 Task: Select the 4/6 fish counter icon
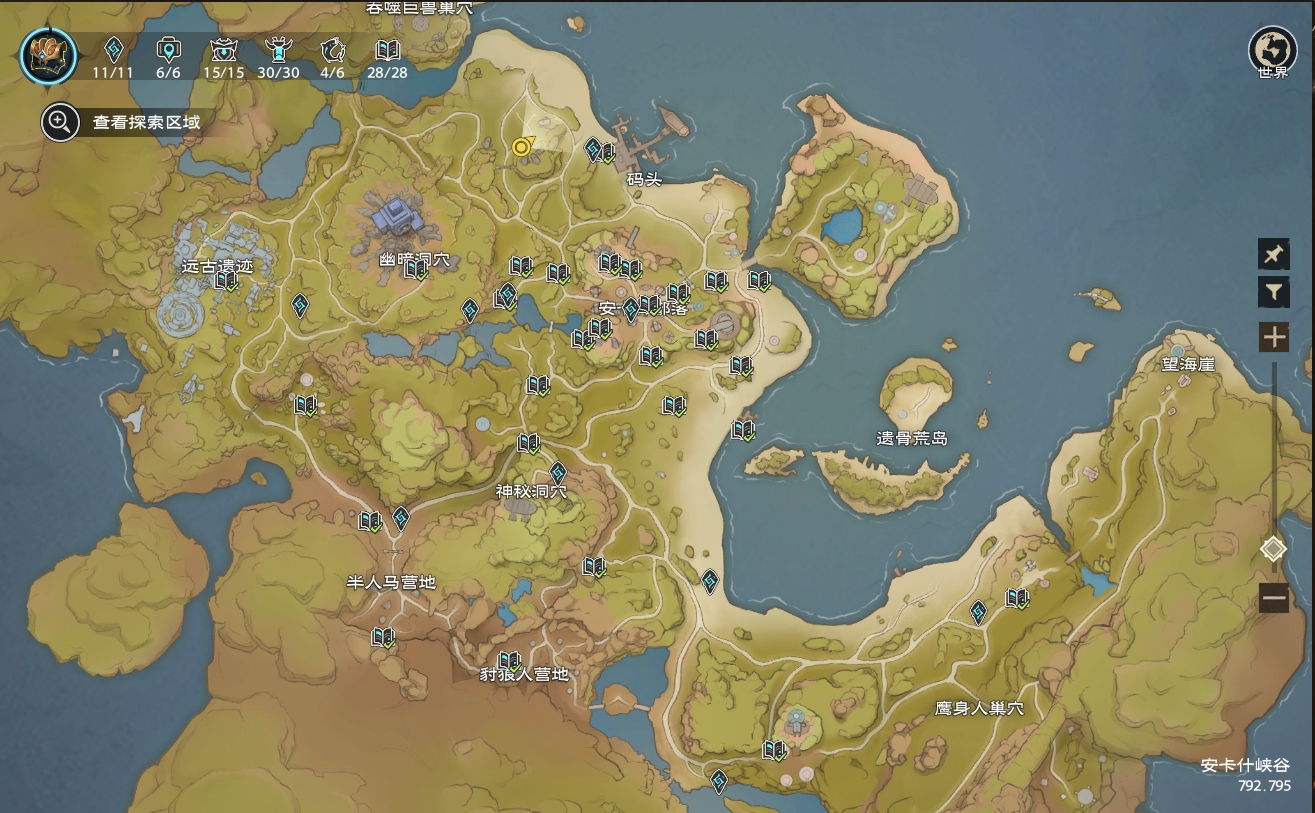point(332,50)
